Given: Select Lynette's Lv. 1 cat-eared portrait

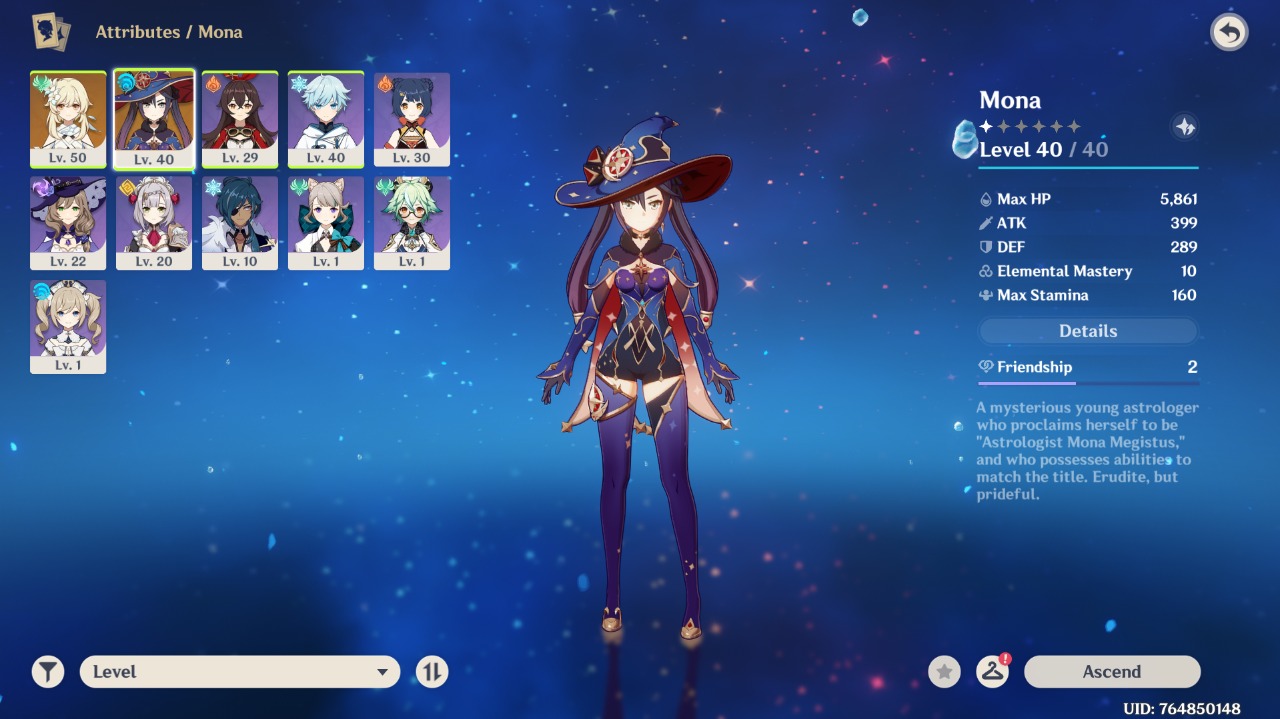Looking at the screenshot, I should point(326,223).
